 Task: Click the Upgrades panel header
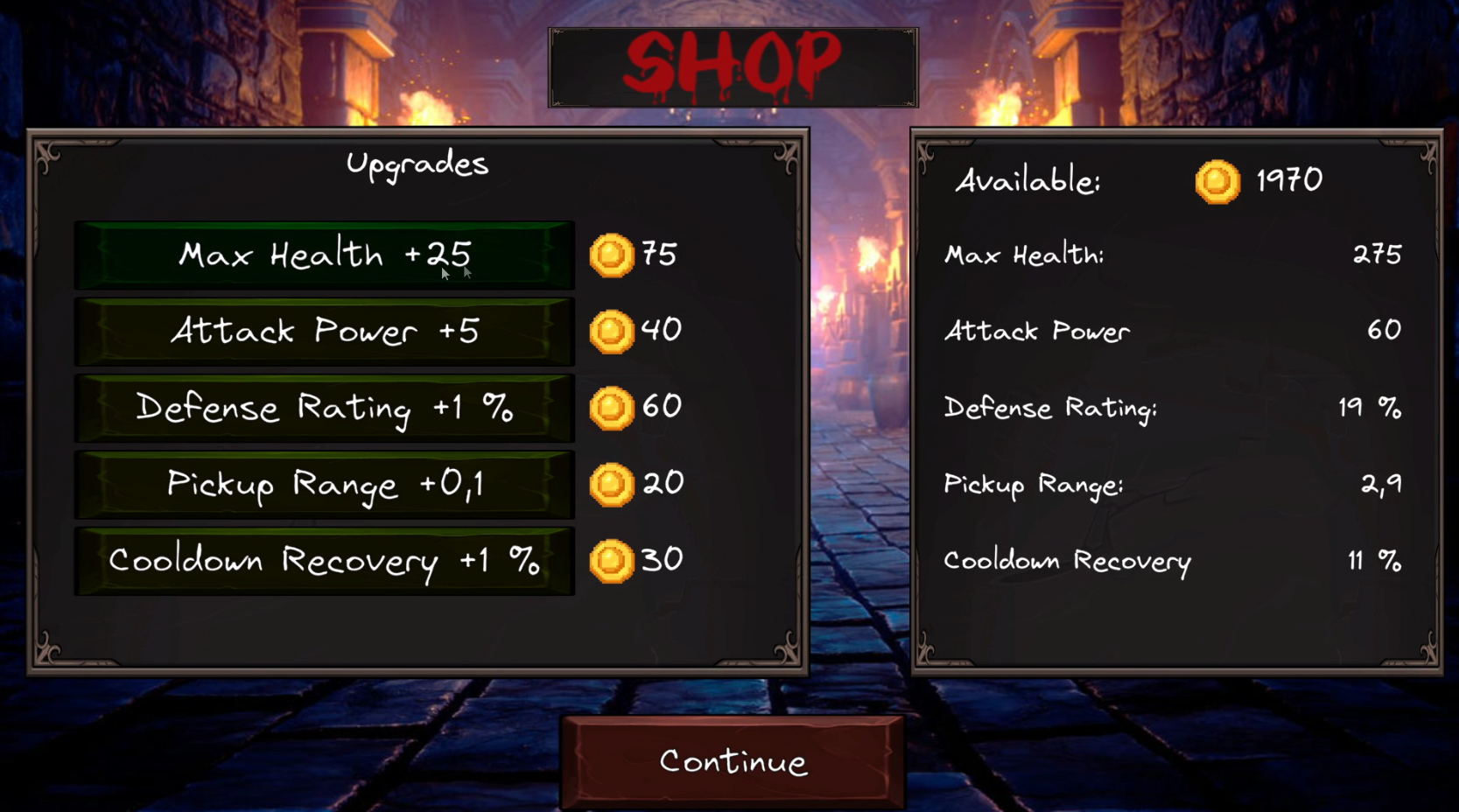tap(418, 163)
